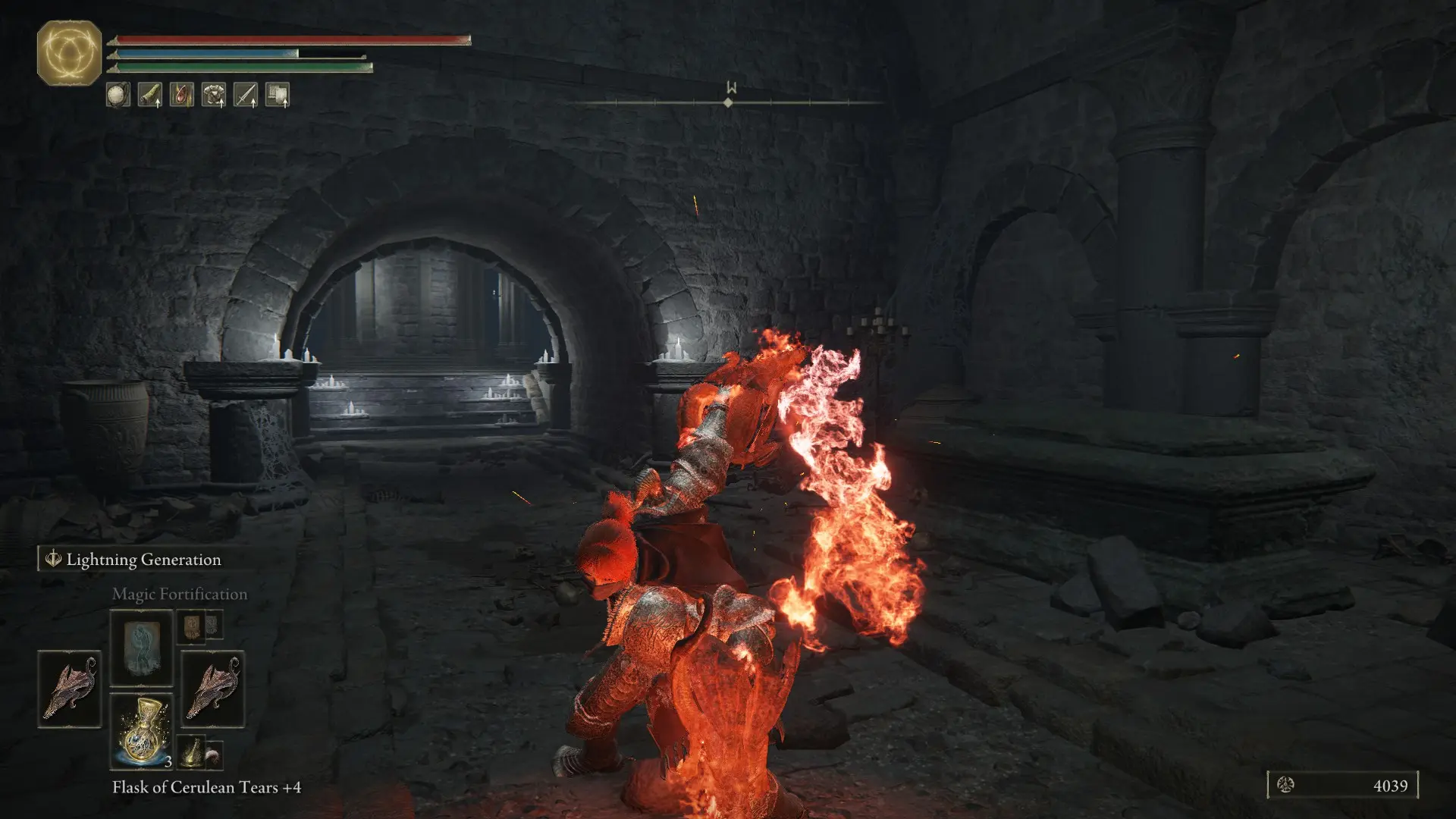The height and width of the screenshot is (819, 1456).
Task: Click the chest armor buff status icon
Action: 214,95
